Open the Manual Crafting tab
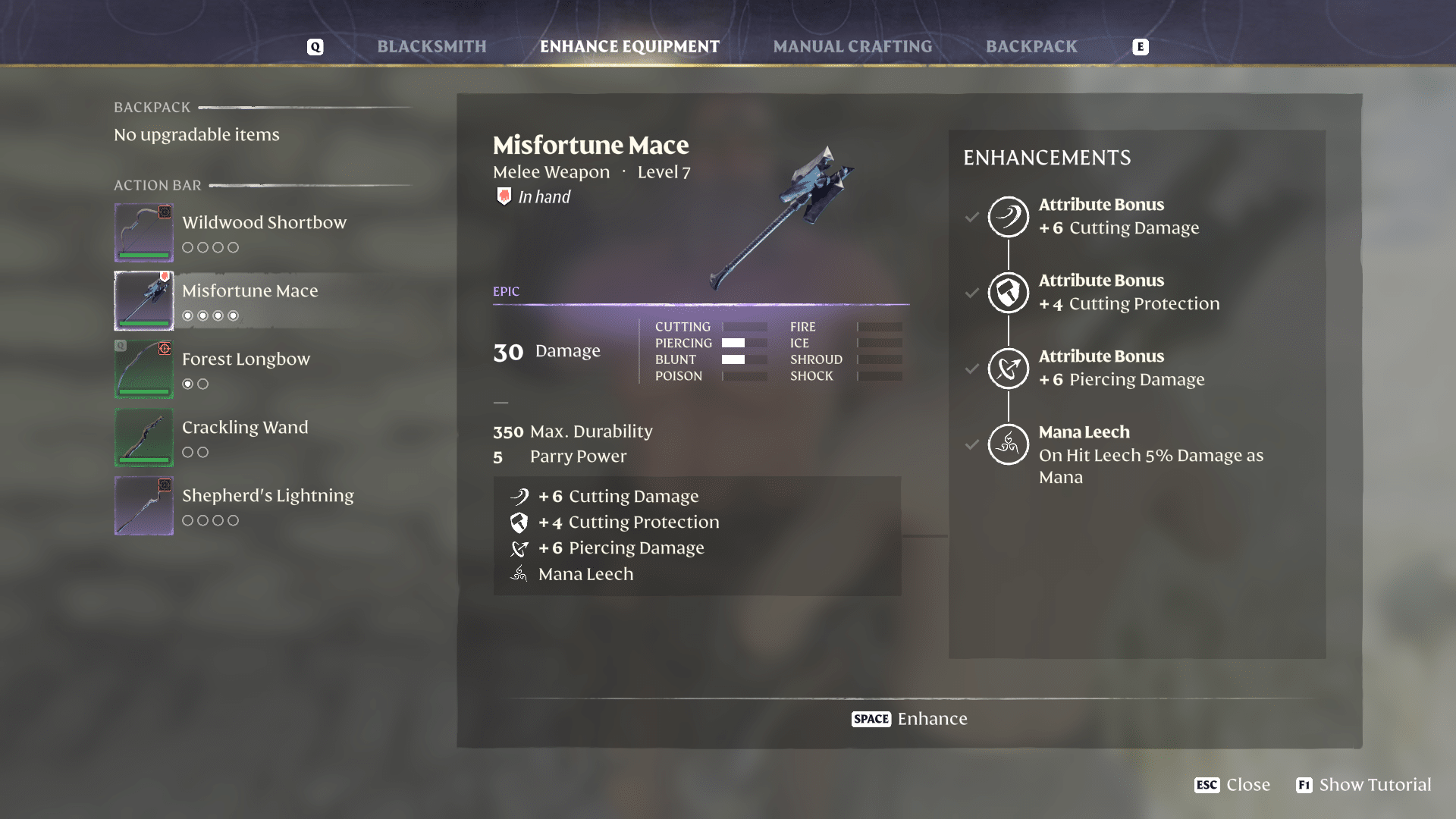This screenshot has height=819, width=1456. coord(852,46)
